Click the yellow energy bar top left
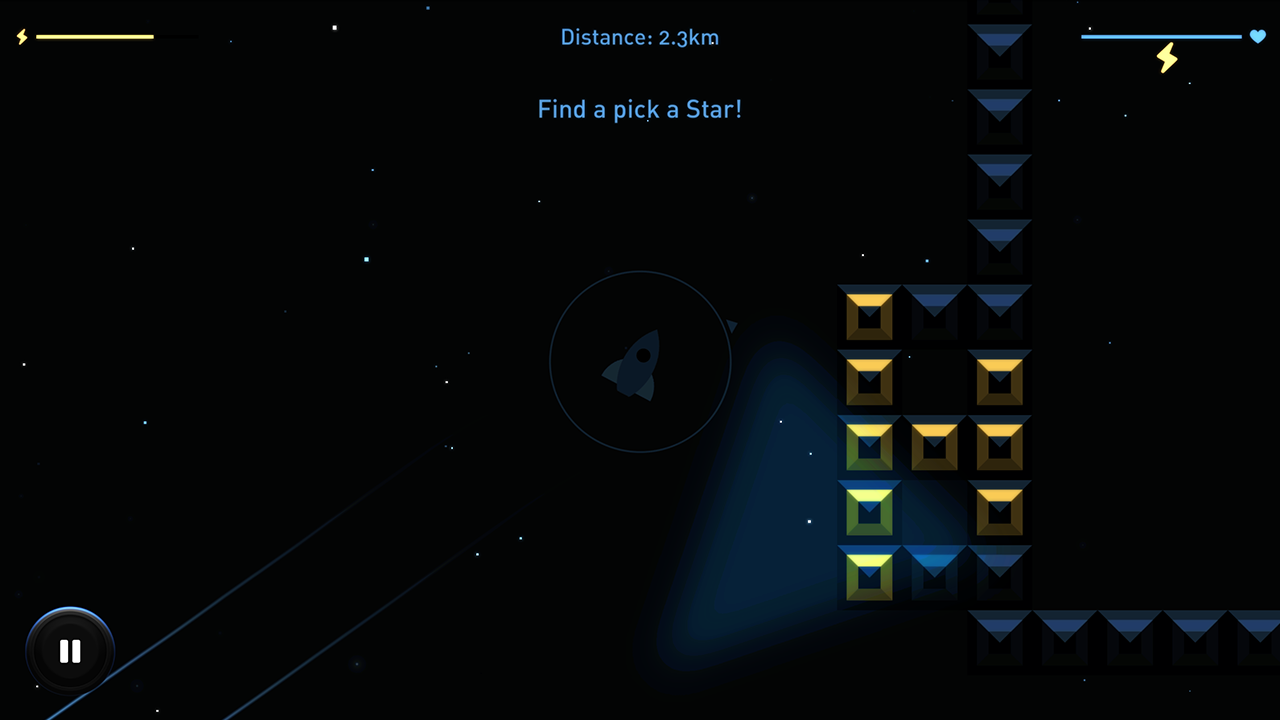 pyautogui.click(x=95, y=36)
